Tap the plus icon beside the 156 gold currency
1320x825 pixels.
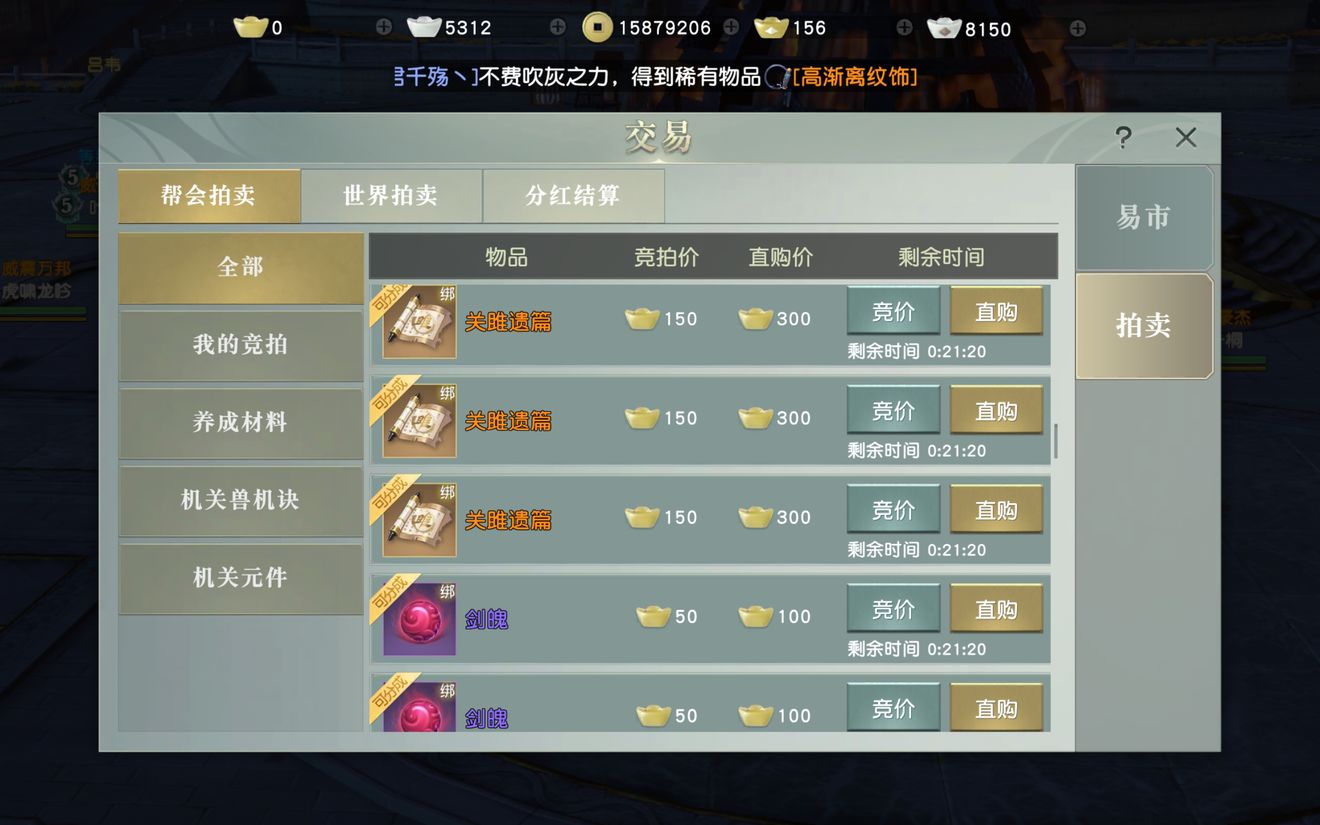(x=903, y=27)
